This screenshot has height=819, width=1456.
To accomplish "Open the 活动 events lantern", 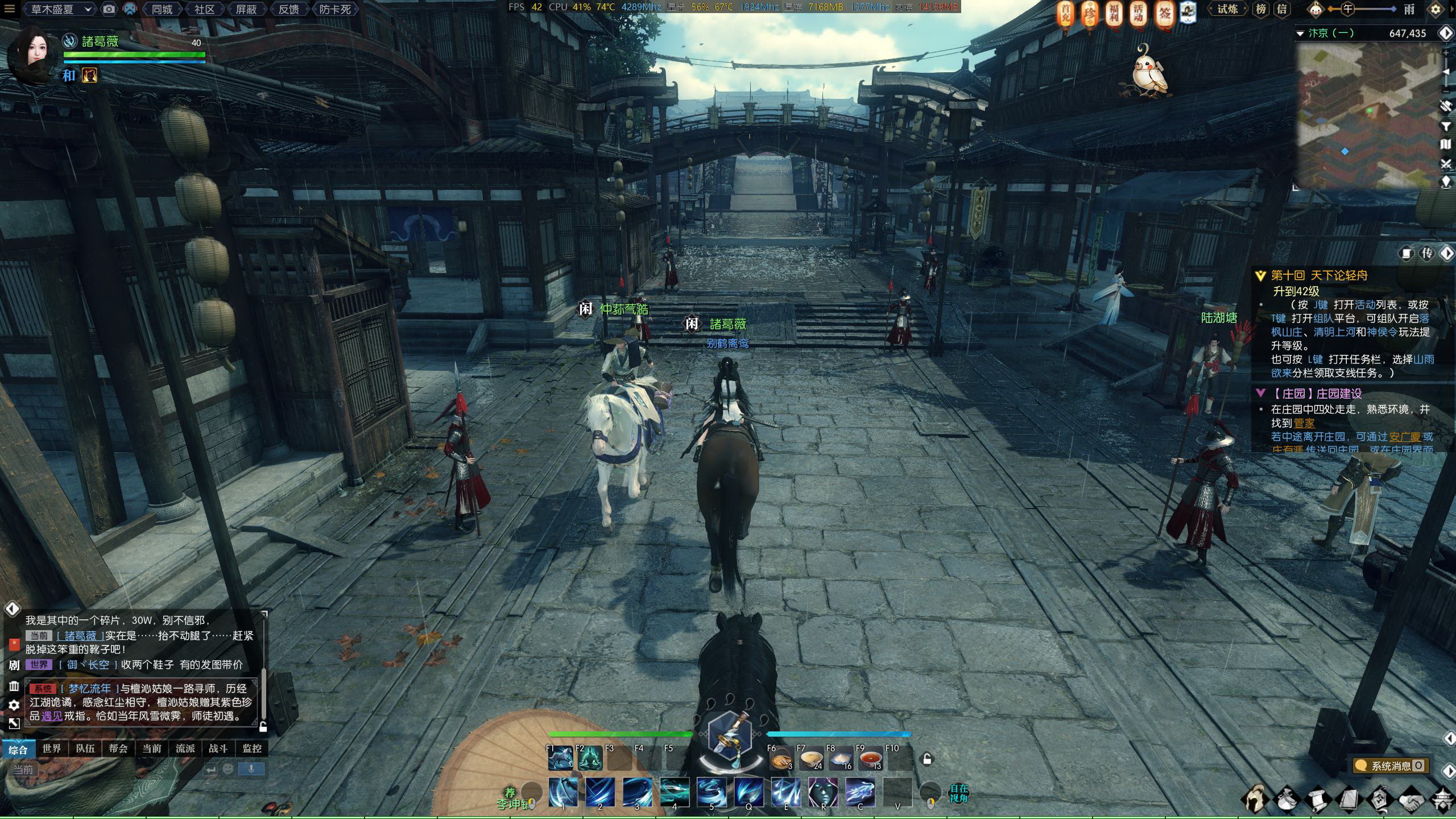I will pos(1138,14).
